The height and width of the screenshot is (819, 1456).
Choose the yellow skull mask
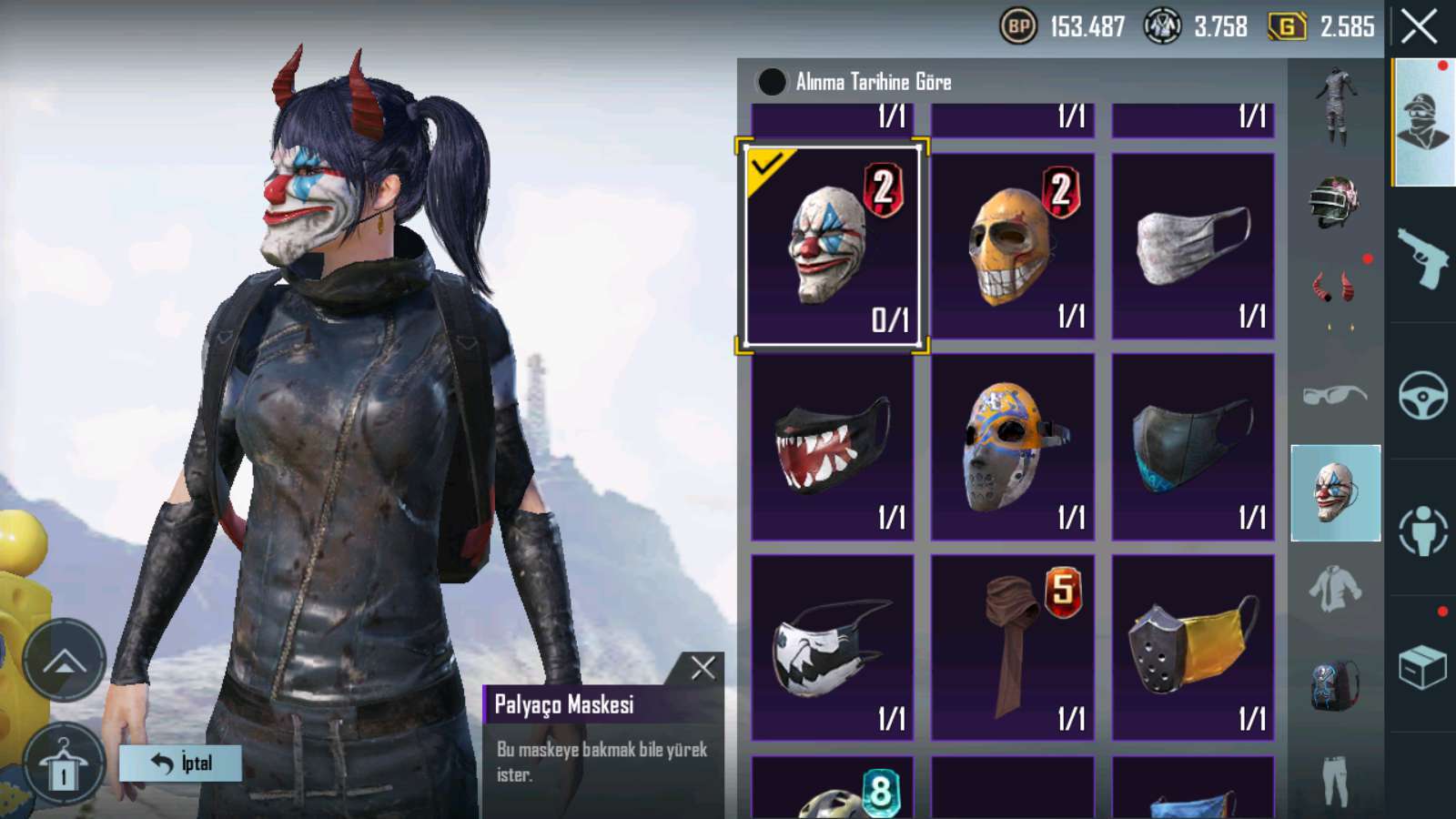tap(1012, 246)
